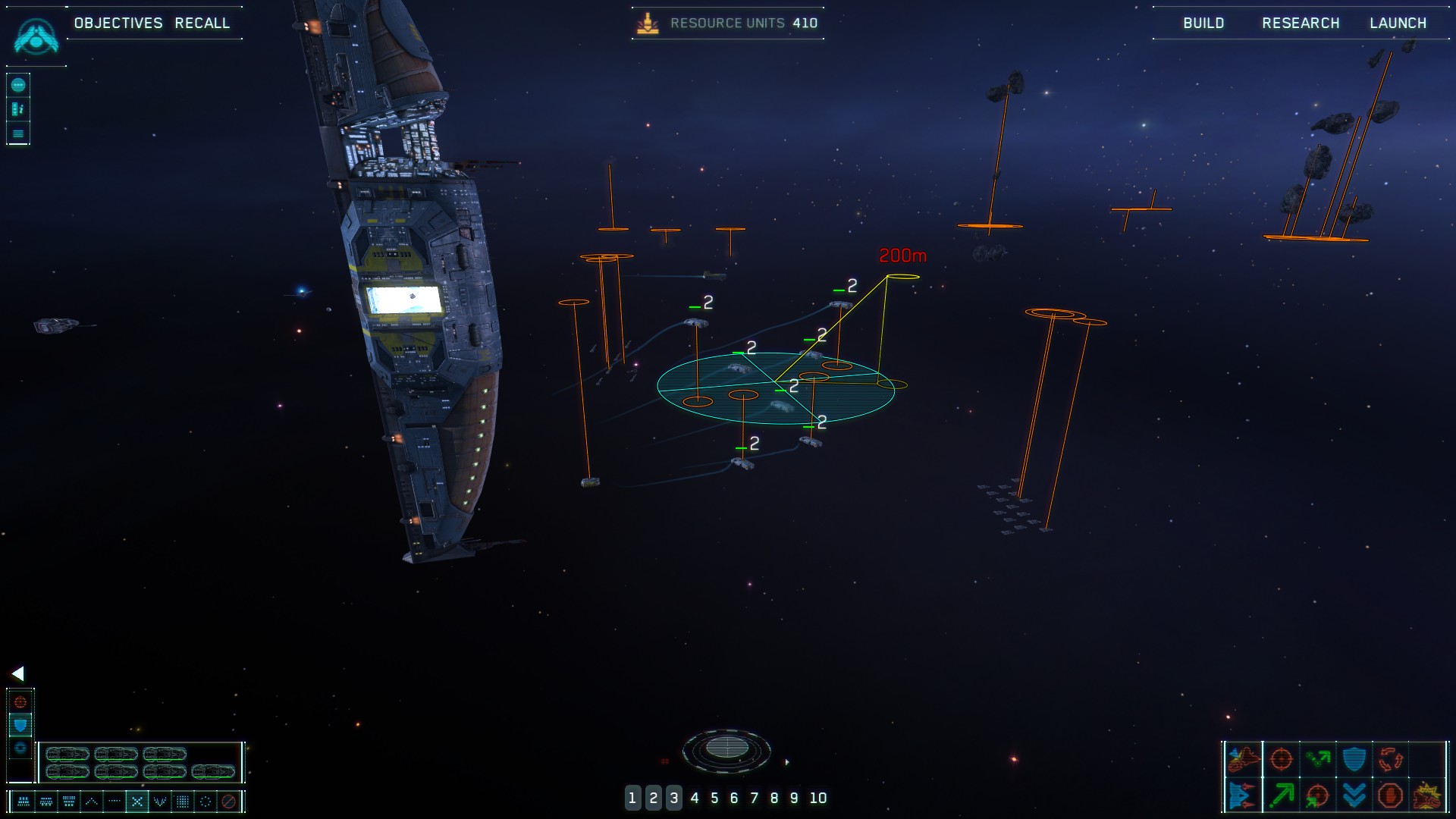The height and width of the screenshot is (819, 1456).
Task: Click the attack crosshair command icon
Action: coord(1280,758)
